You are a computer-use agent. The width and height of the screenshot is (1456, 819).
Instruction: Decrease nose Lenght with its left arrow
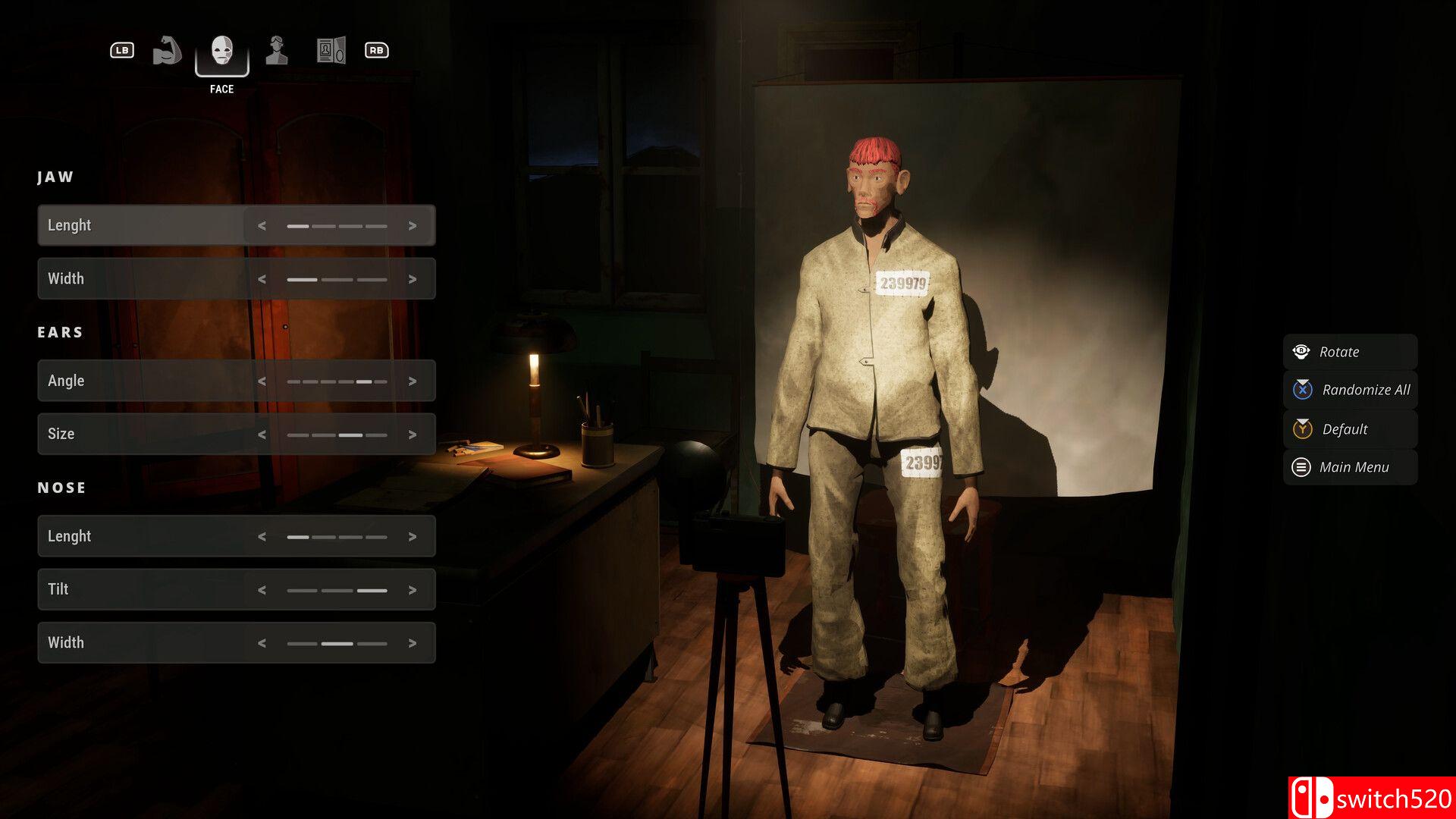click(262, 537)
